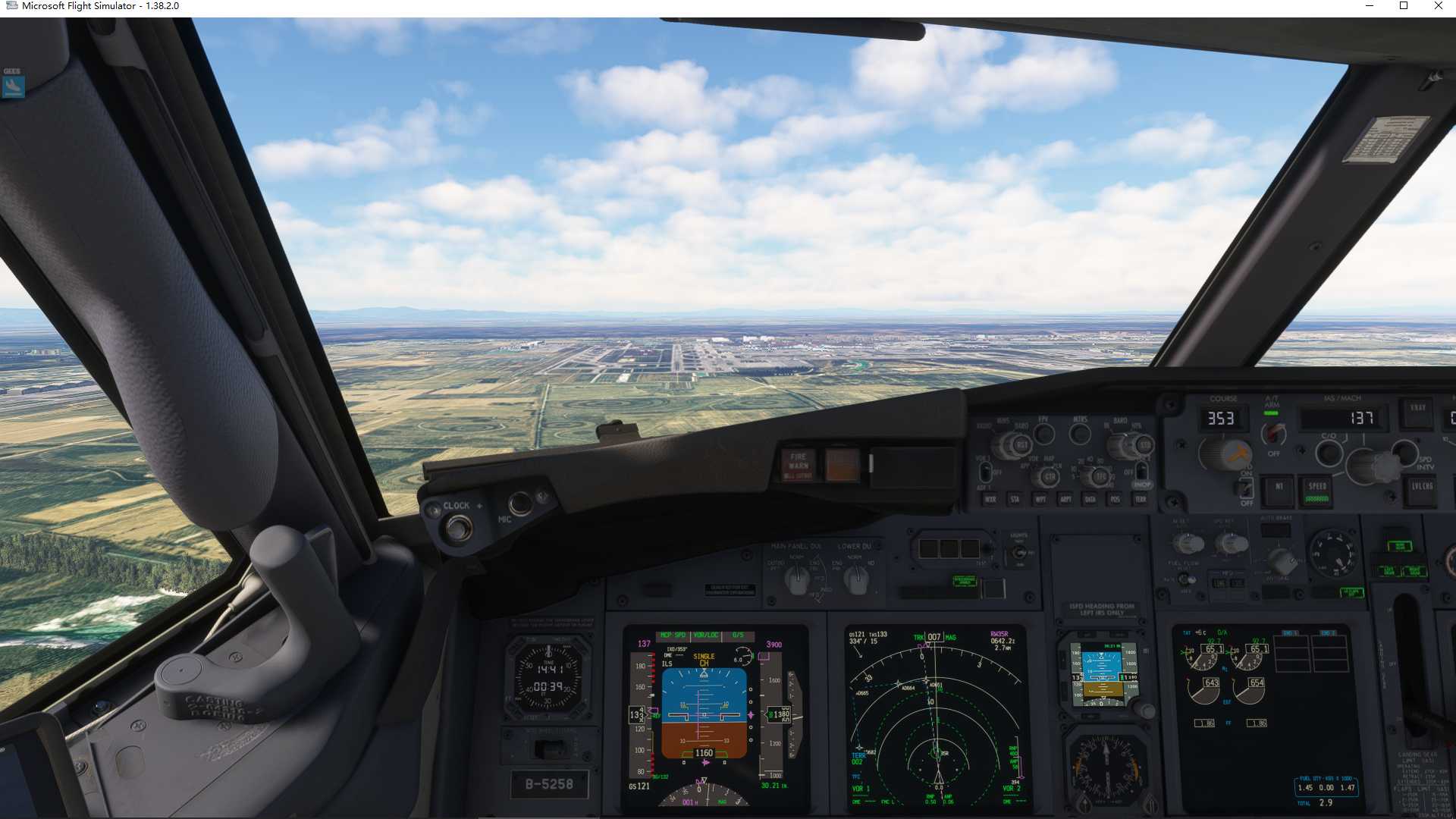Select the WXR weather radar button
1456x819 pixels.
pyautogui.click(x=990, y=499)
